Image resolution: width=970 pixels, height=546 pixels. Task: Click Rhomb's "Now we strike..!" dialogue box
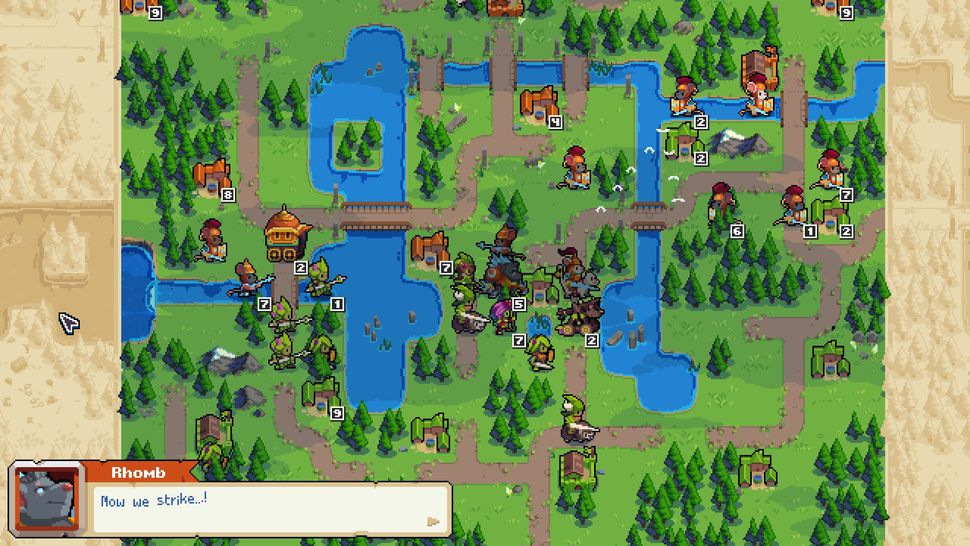[x=268, y=508]
